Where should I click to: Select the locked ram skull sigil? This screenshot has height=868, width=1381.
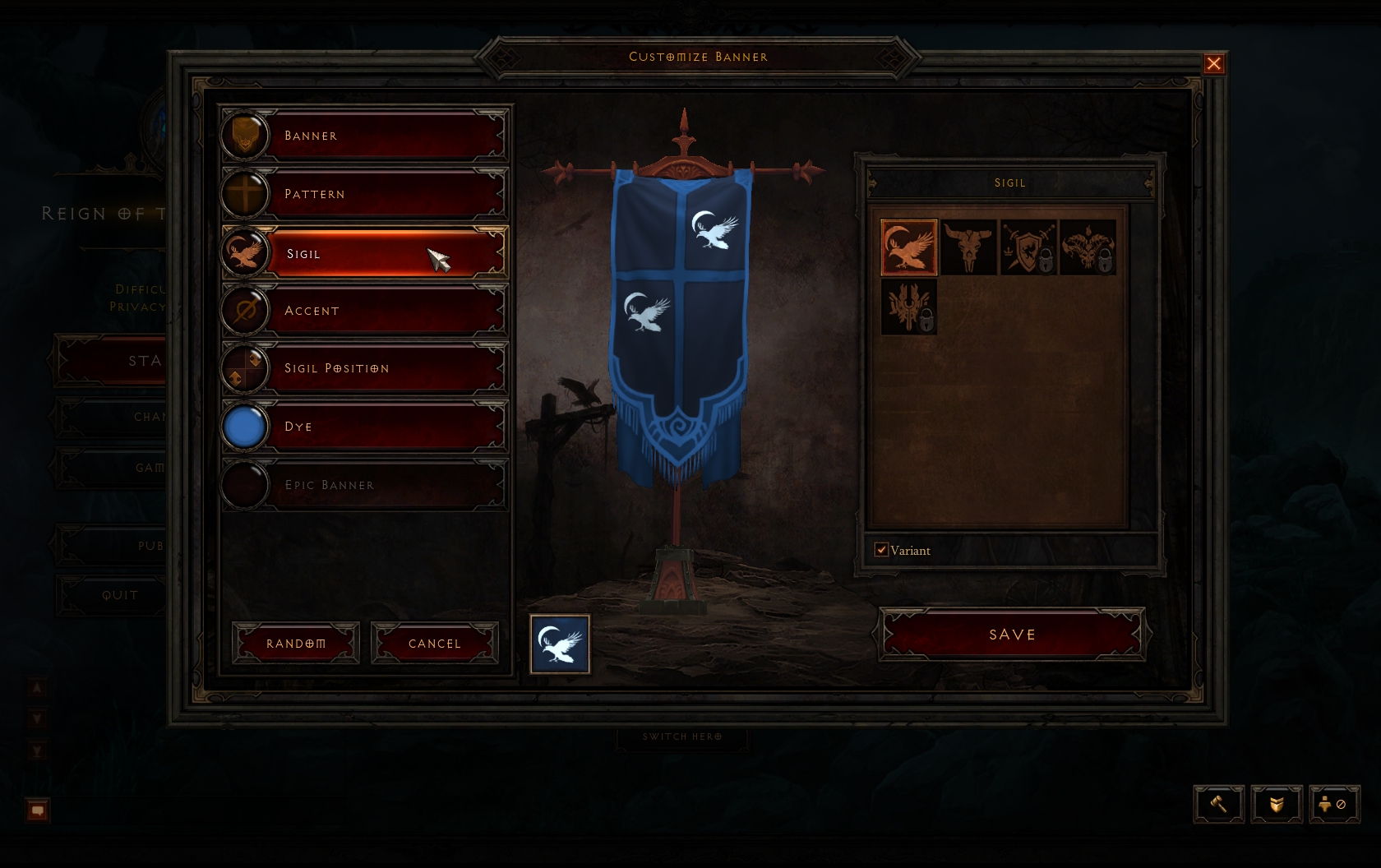click(1088, 247)
